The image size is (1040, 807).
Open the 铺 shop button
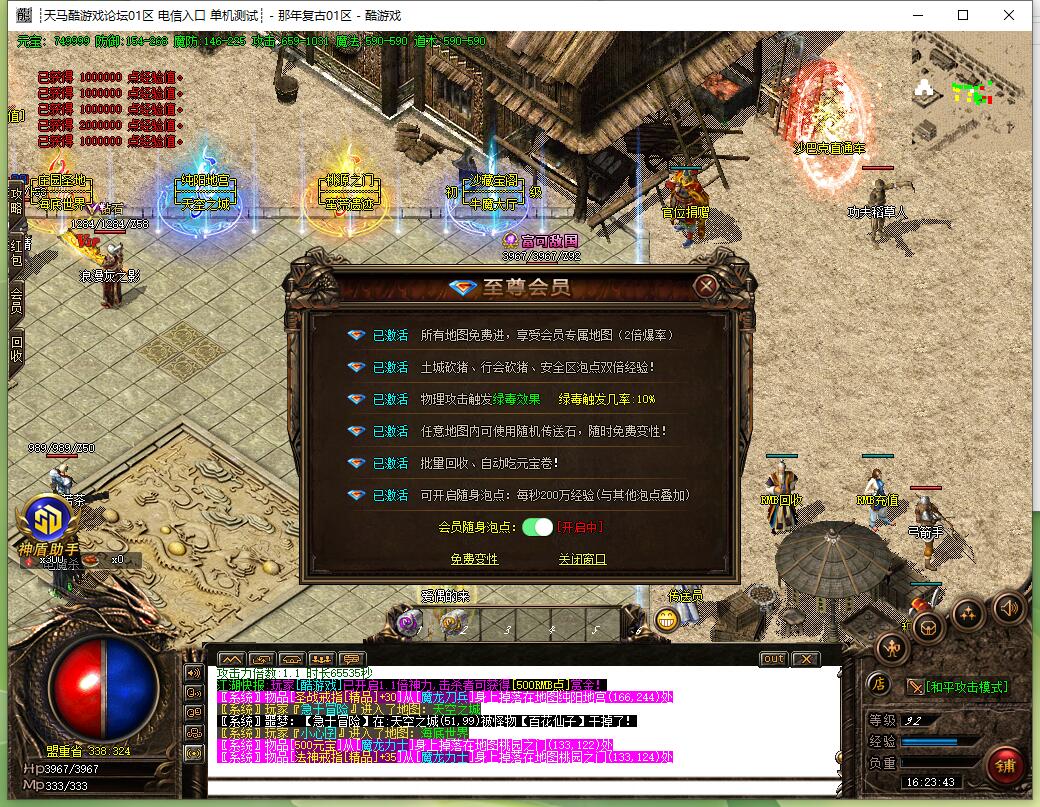click(1004, 766)
